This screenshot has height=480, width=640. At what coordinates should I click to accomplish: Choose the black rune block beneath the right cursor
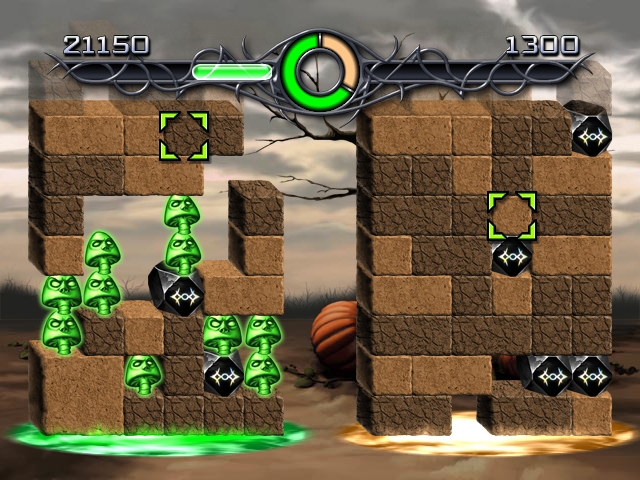tap(511, 256)
